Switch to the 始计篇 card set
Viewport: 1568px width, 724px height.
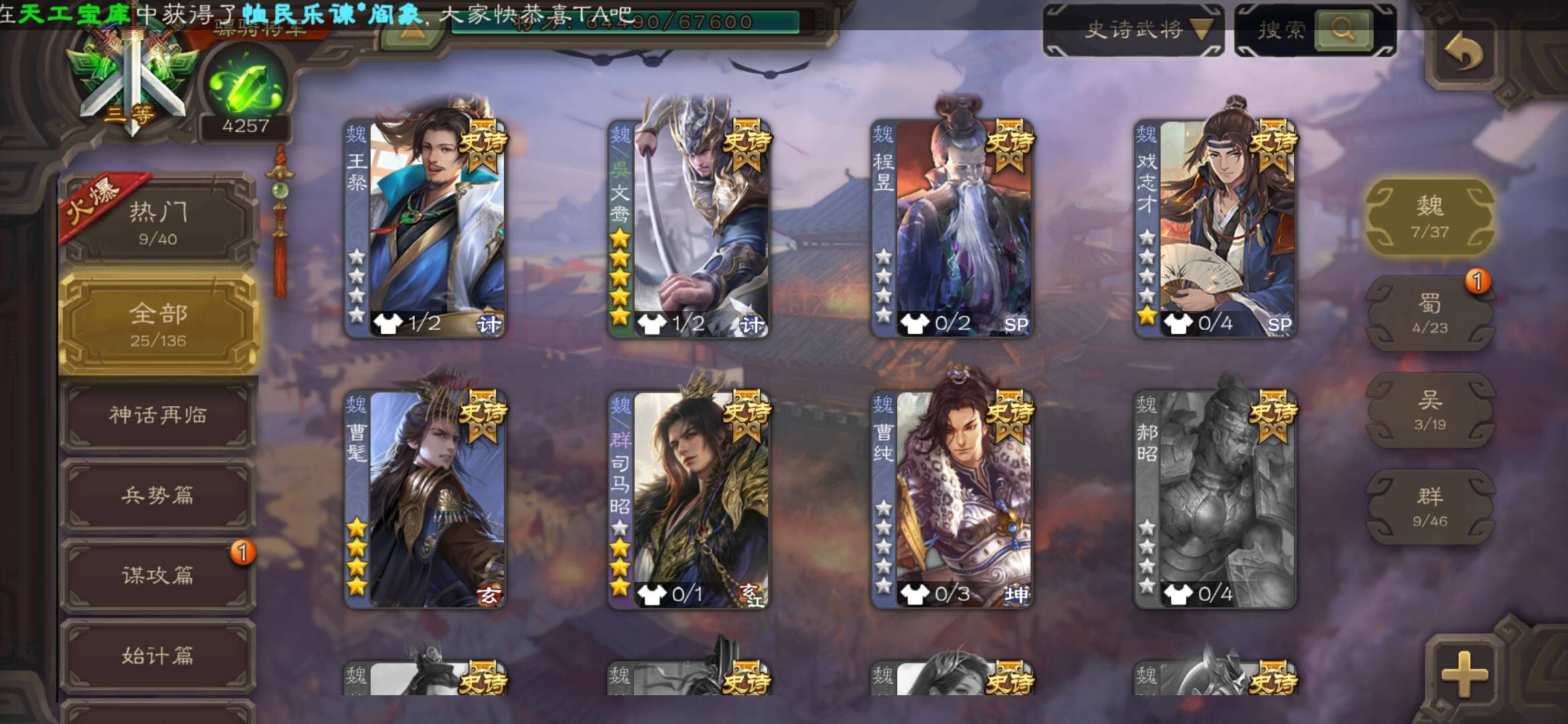pyautogui.click(x=158, y=655)
